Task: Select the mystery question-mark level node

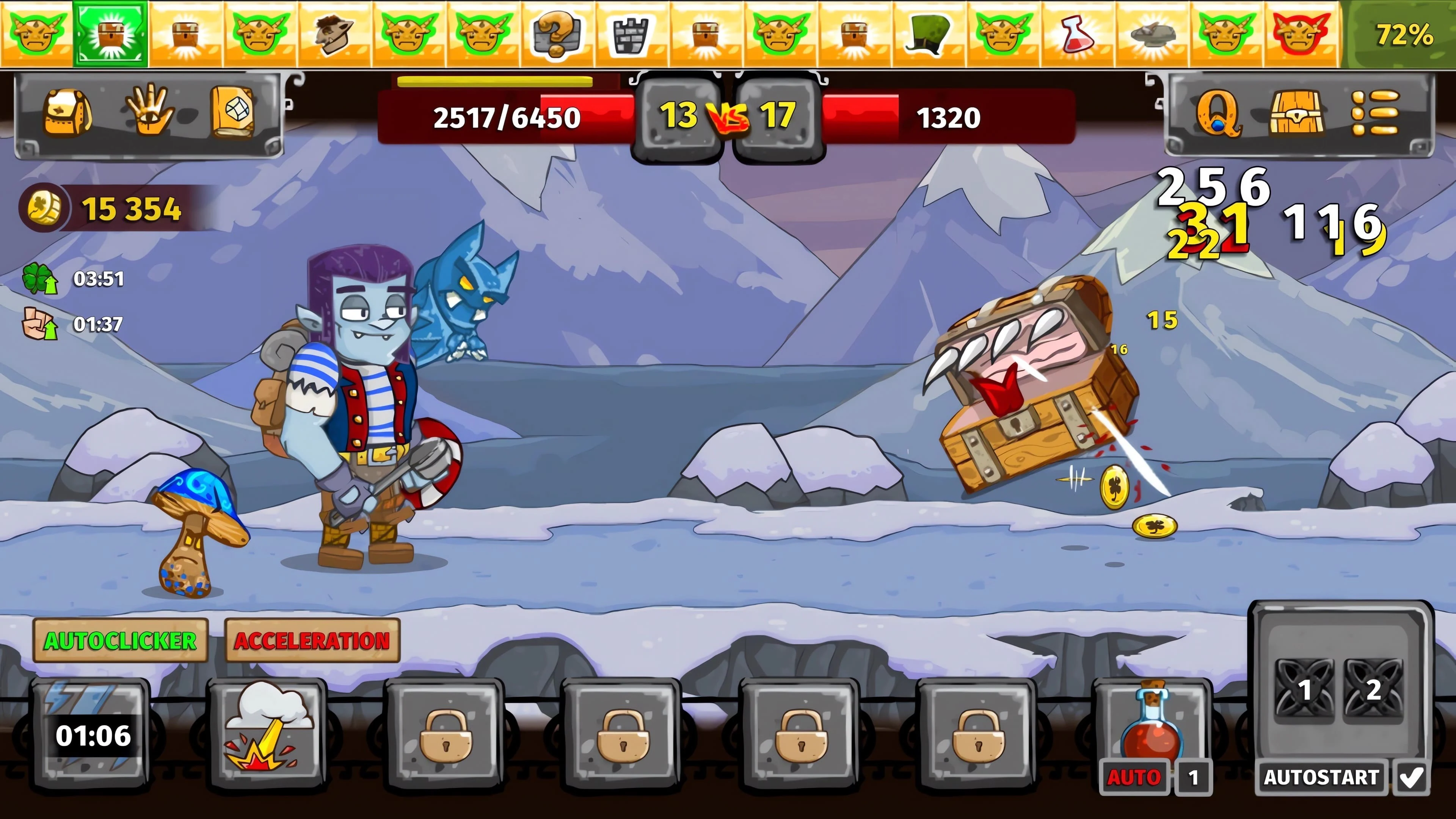Action: coord(557,34)
